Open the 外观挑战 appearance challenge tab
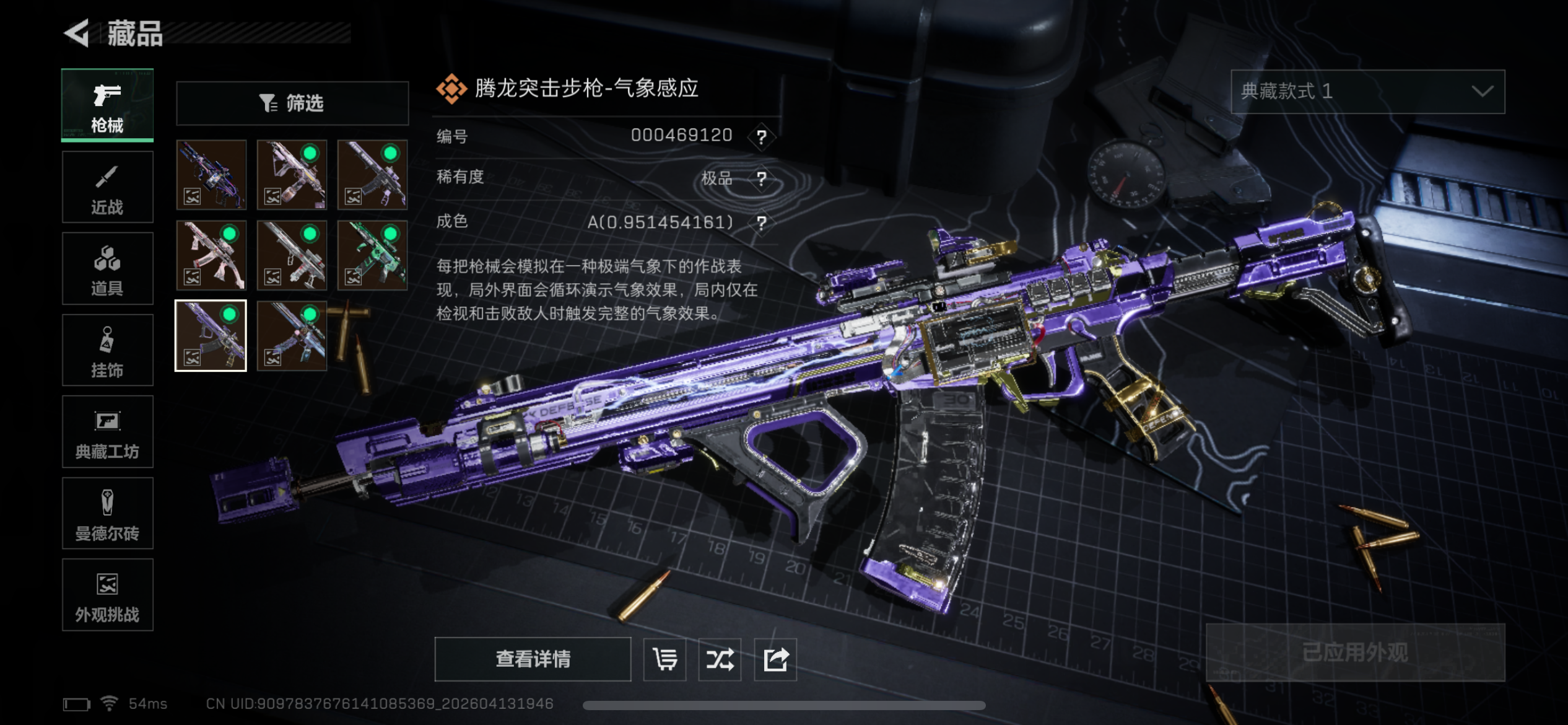1568x725 pixels. coord(107,595)
